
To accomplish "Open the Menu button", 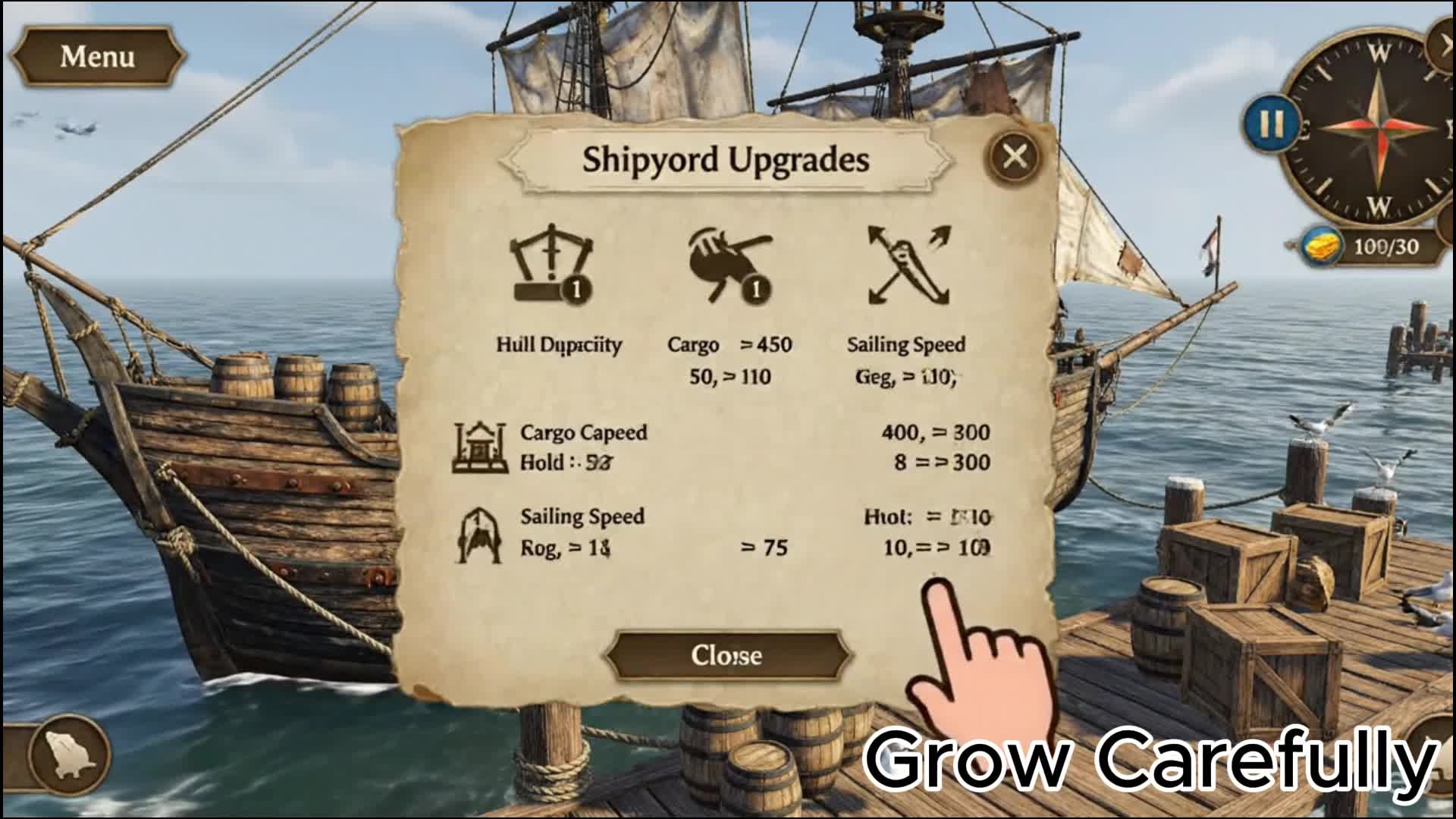I will pos(97,57).
